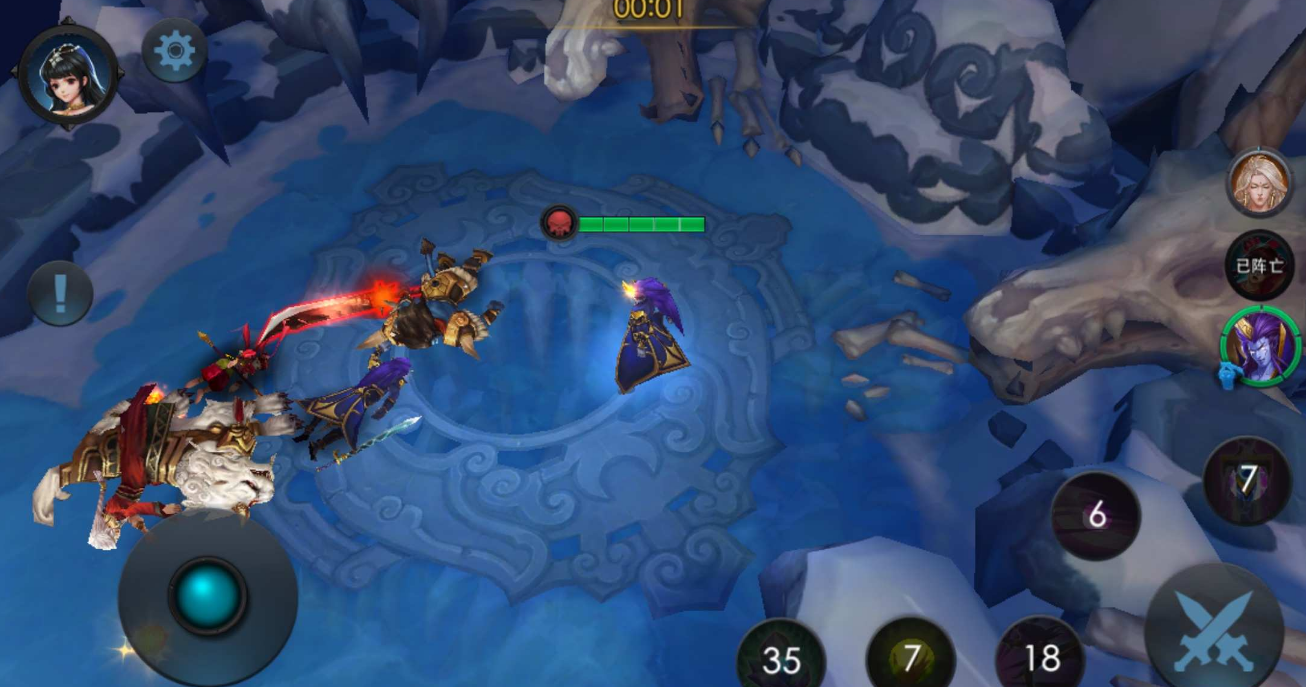The height and width of the screenshot is (687, 1306).
Task: Choose the purple-faced hero portrait
Action: [1259, 347]
